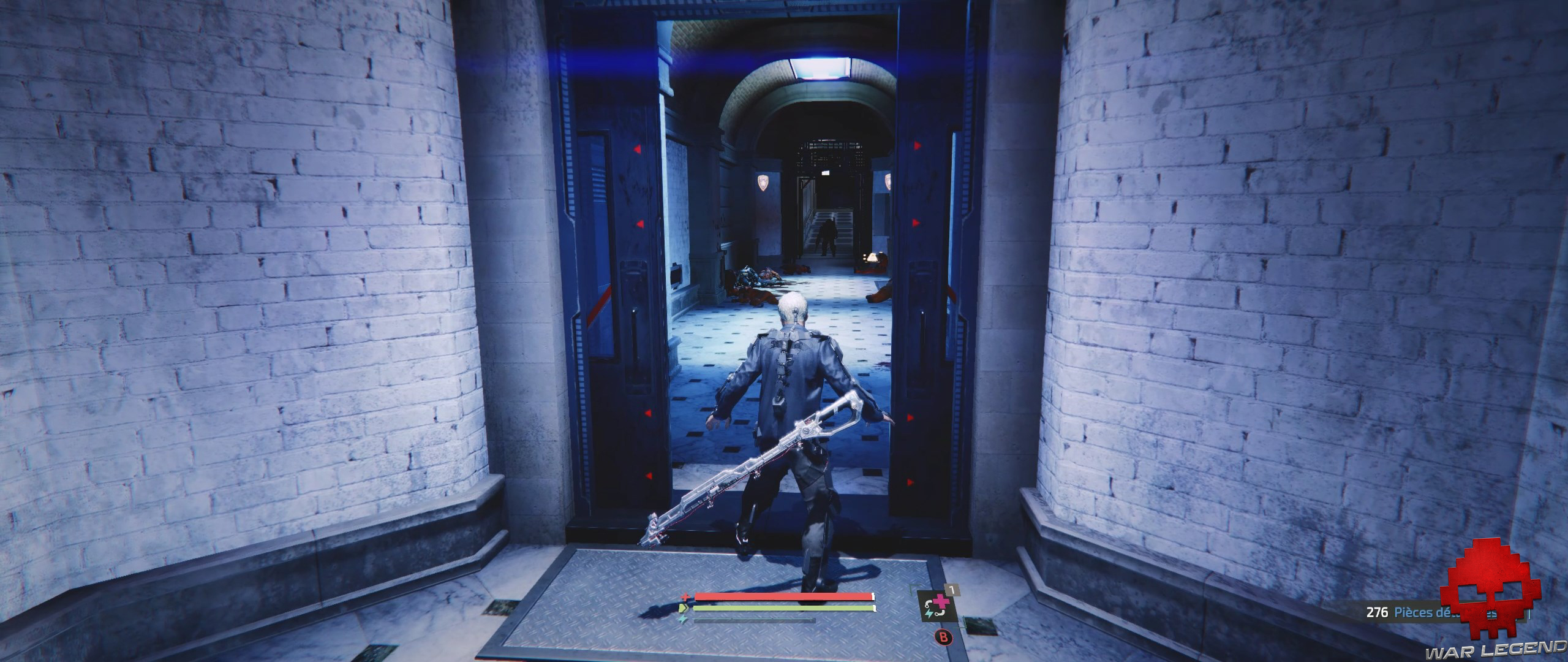The height and width of the screenshot is (662, 1568).
Task: Select the stamina chevron icon left of green bar
Action: 684,608
